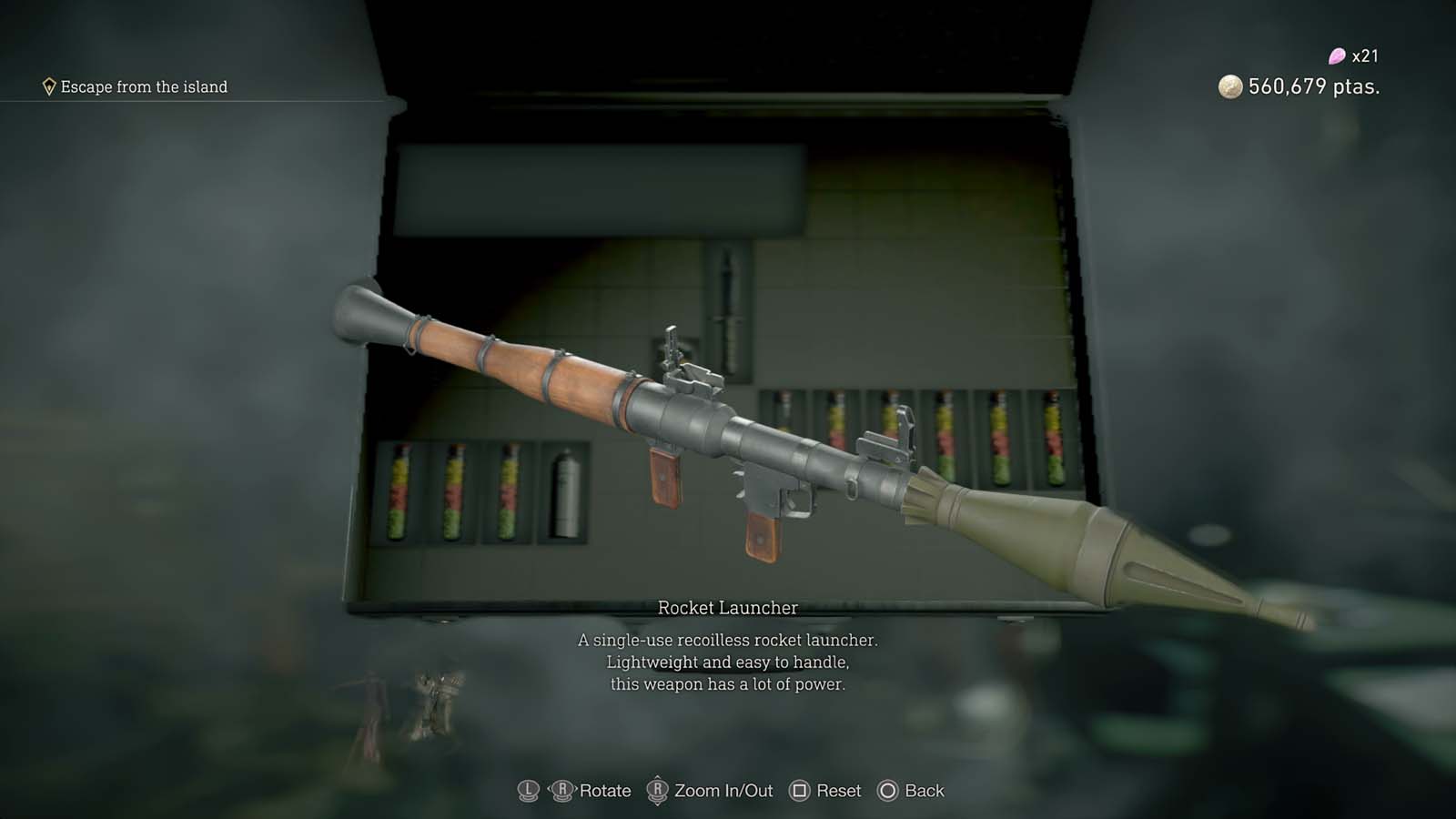Click the 'Rocket Launcher' item title text
The image size is (1456, 819).
[x=728, y=604]
